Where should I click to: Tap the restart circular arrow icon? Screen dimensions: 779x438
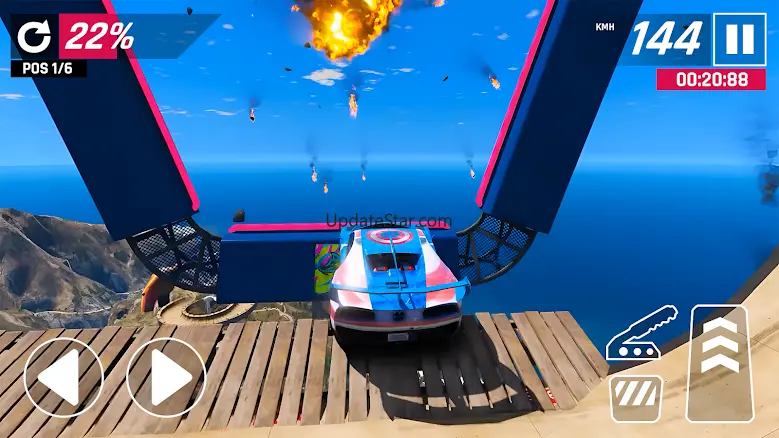33,38
